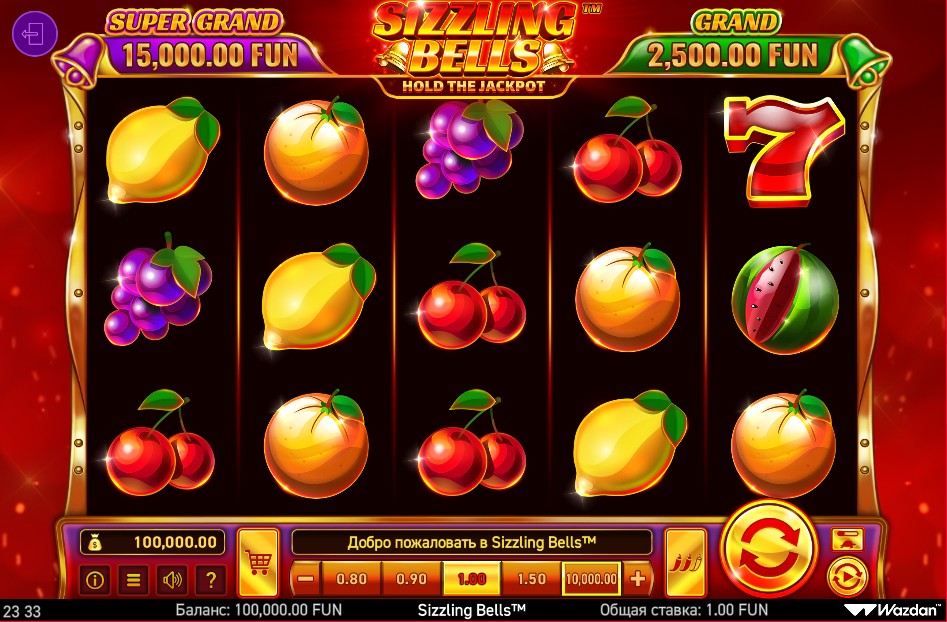This screenshot has height=622, width=947.
Task: Toggle the sound speaker icon
Action: click(x=173, y=578)
